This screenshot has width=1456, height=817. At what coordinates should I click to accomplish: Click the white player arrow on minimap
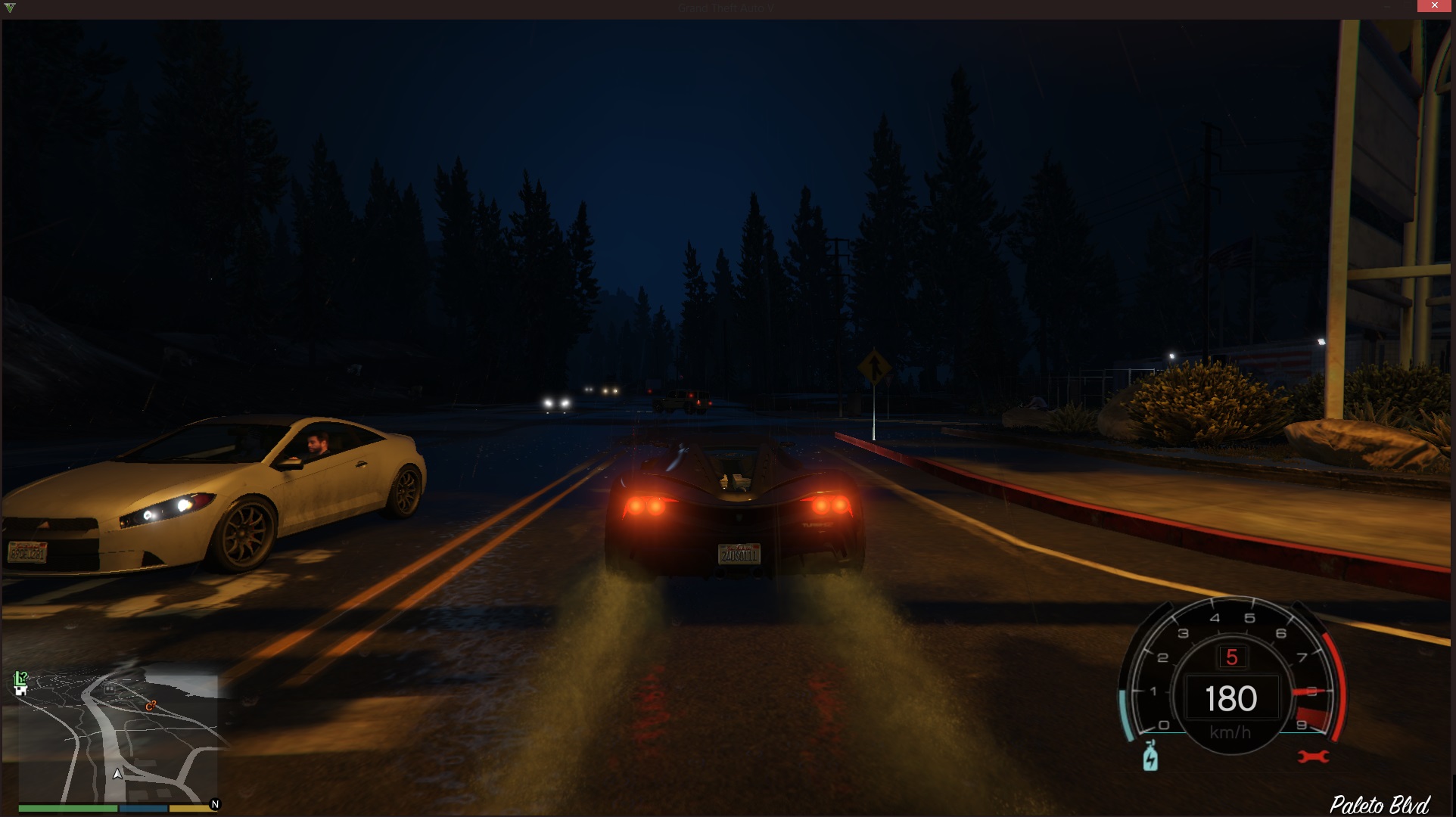pos(117,773)
